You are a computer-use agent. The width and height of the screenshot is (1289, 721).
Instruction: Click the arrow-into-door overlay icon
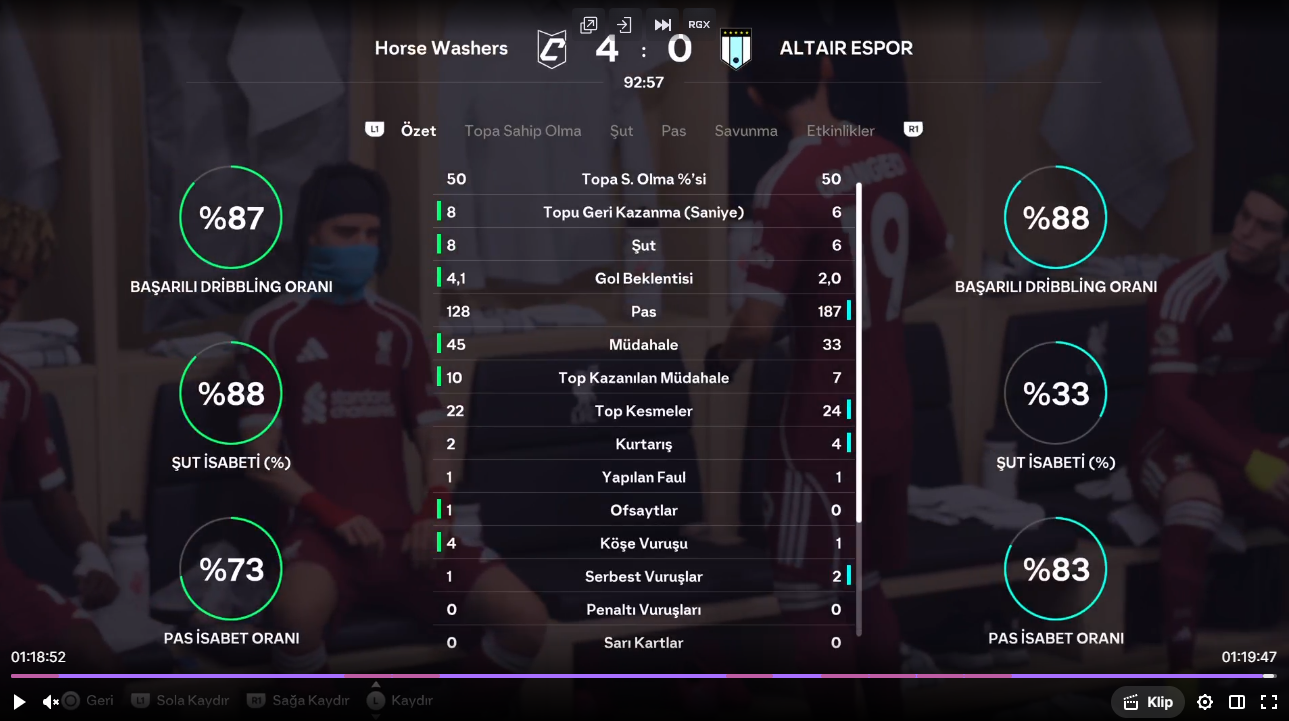625,25
